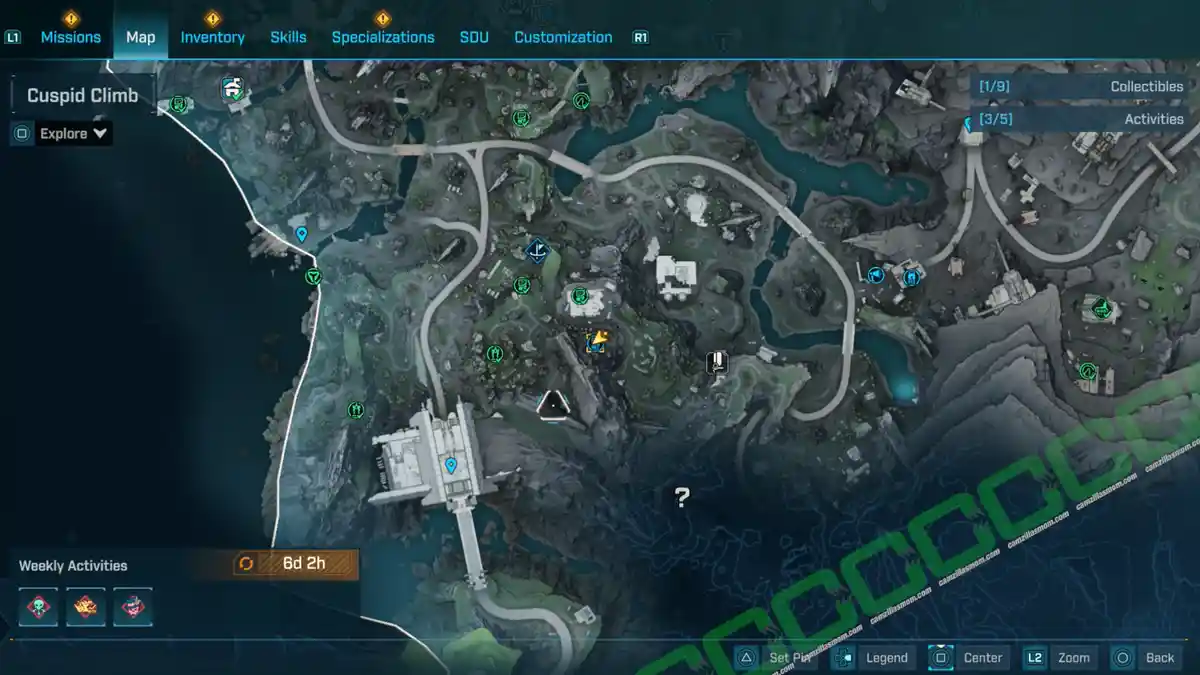Go to the Skills tab

pos(288,37)
